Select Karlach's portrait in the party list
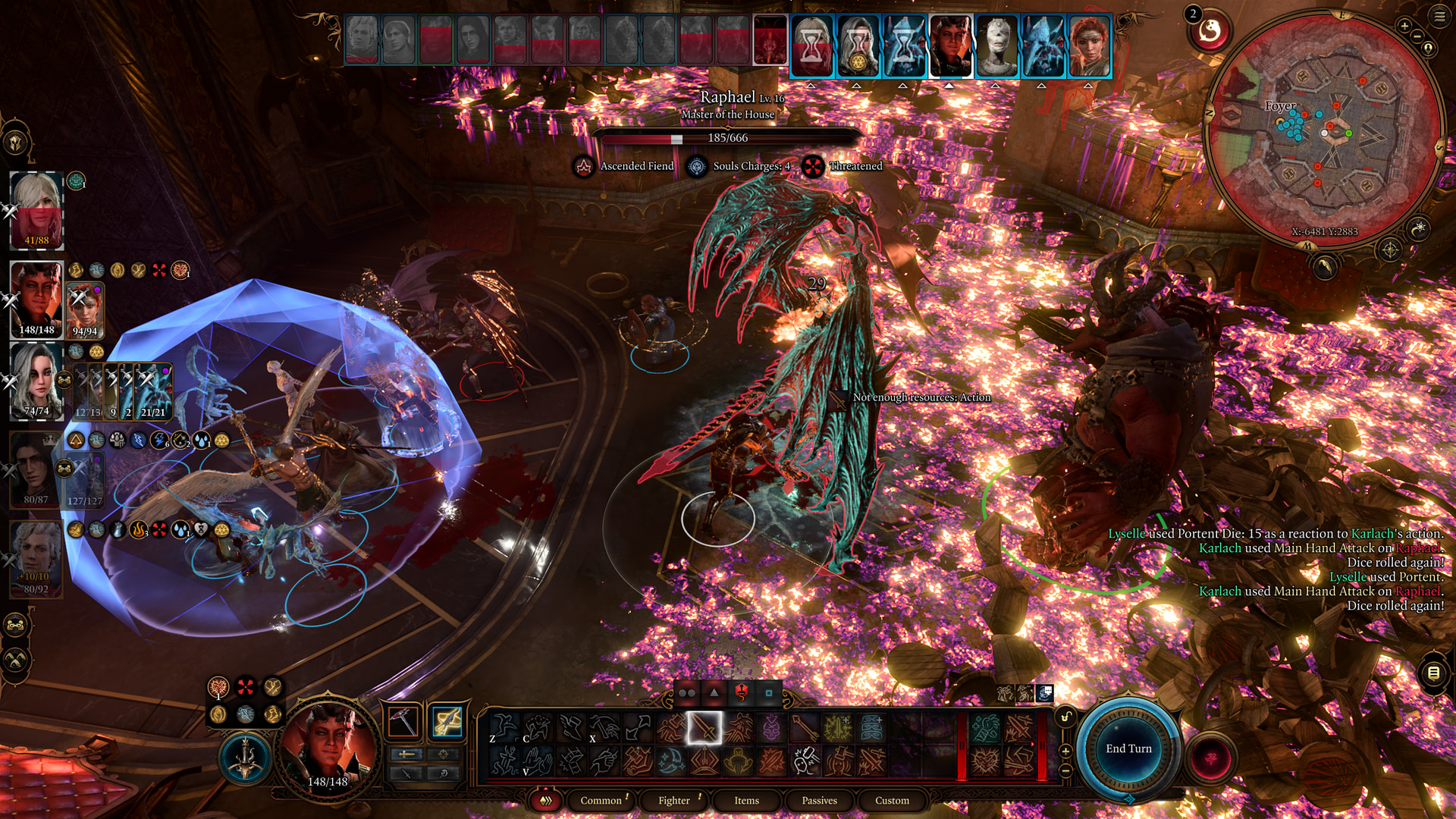1456x819 pixels. 36,296
